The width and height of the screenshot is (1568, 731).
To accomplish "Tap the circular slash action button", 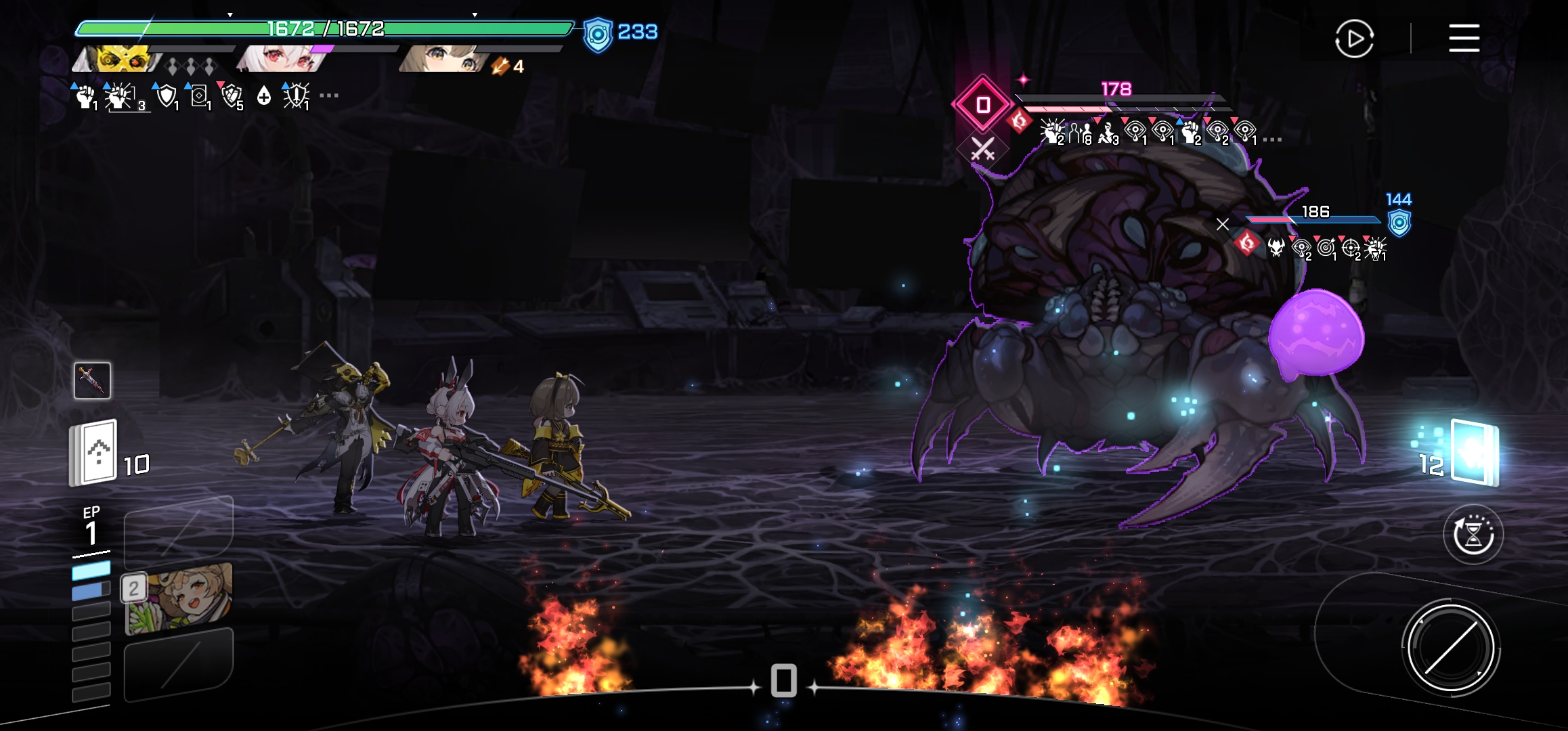I will pyautogui.click(x=1450, y=648).
